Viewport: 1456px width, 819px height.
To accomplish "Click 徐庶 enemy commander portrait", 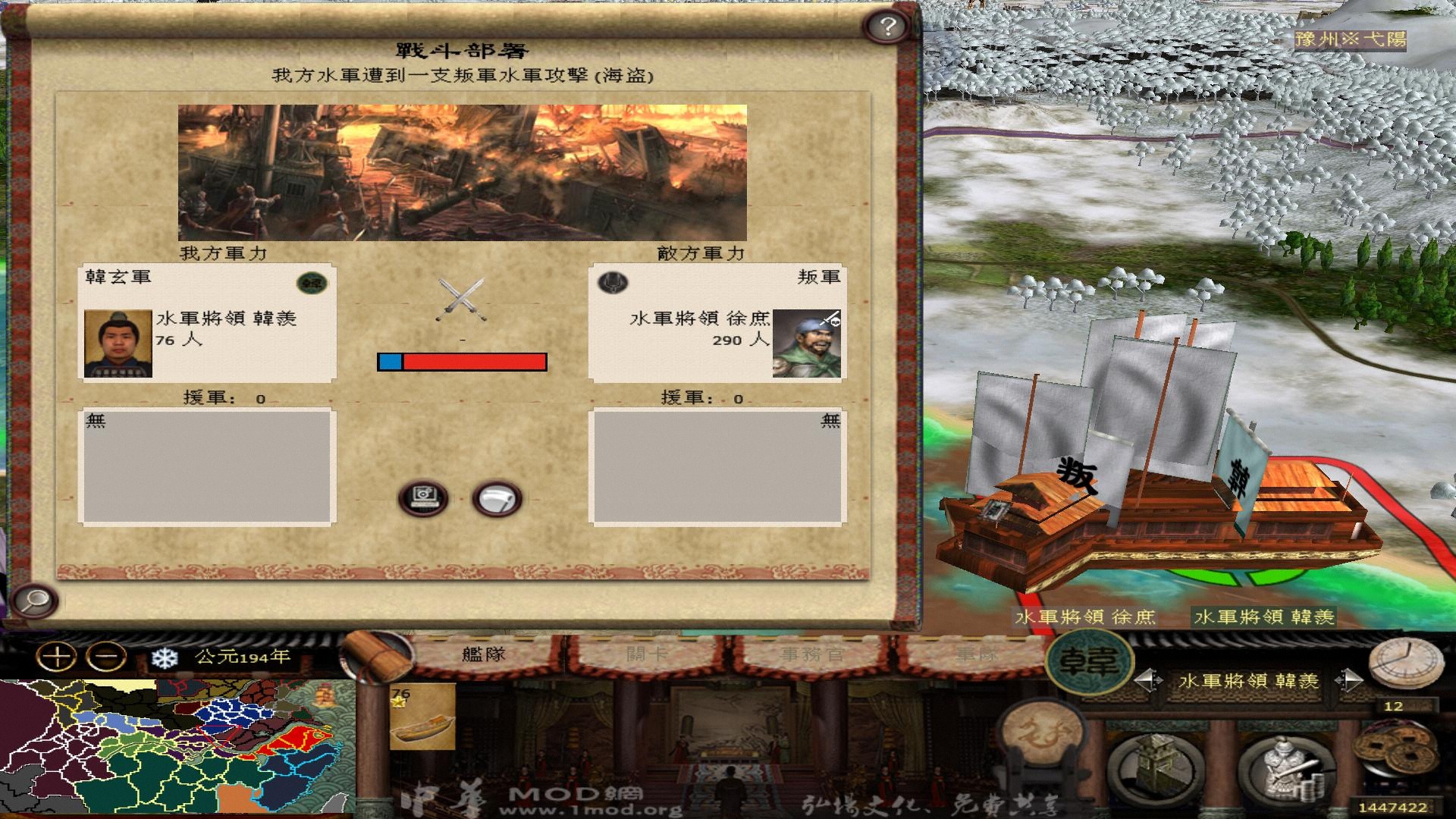I will [x=808, y=343].
